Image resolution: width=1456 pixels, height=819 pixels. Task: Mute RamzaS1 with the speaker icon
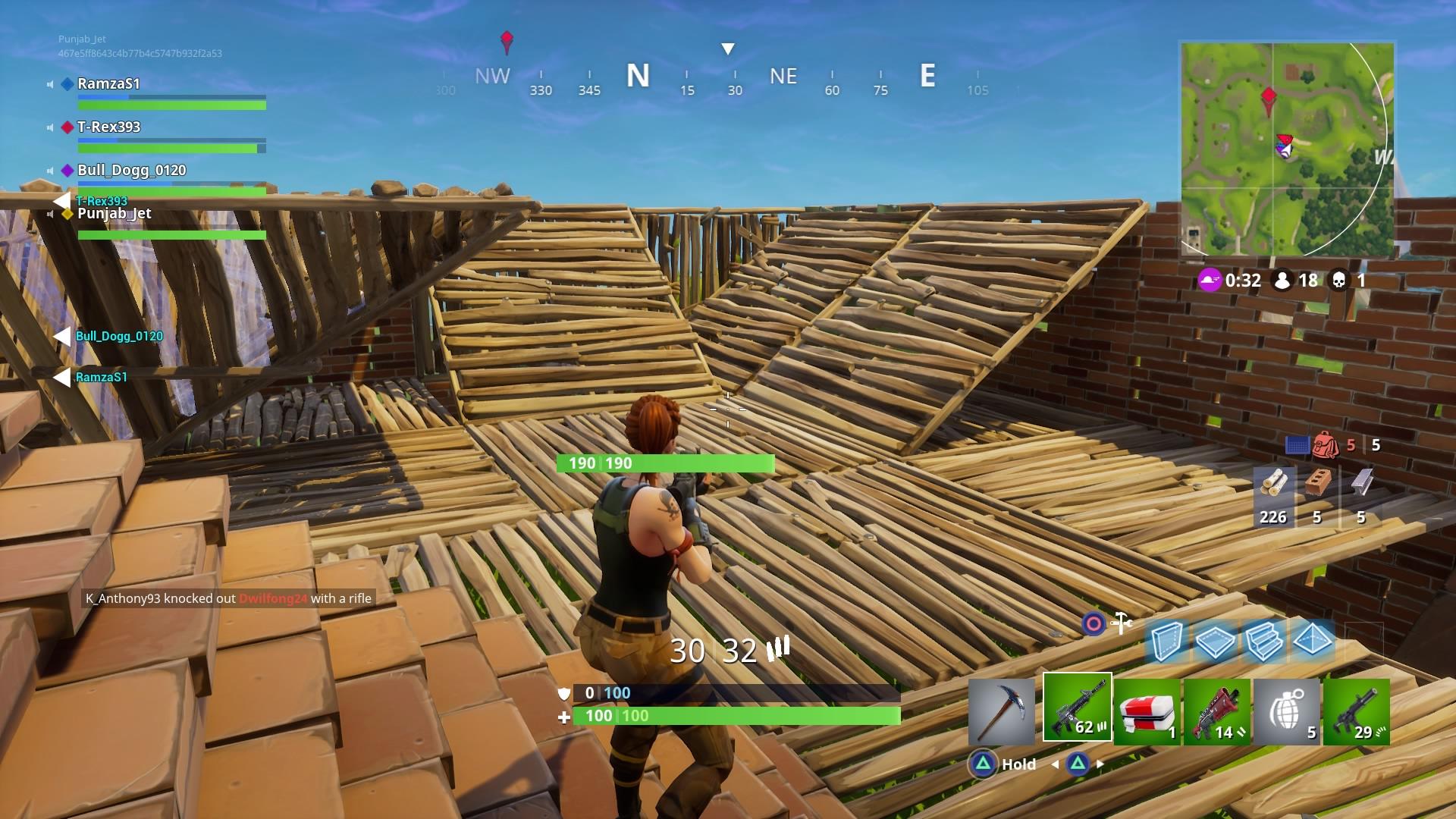point(50,84)
